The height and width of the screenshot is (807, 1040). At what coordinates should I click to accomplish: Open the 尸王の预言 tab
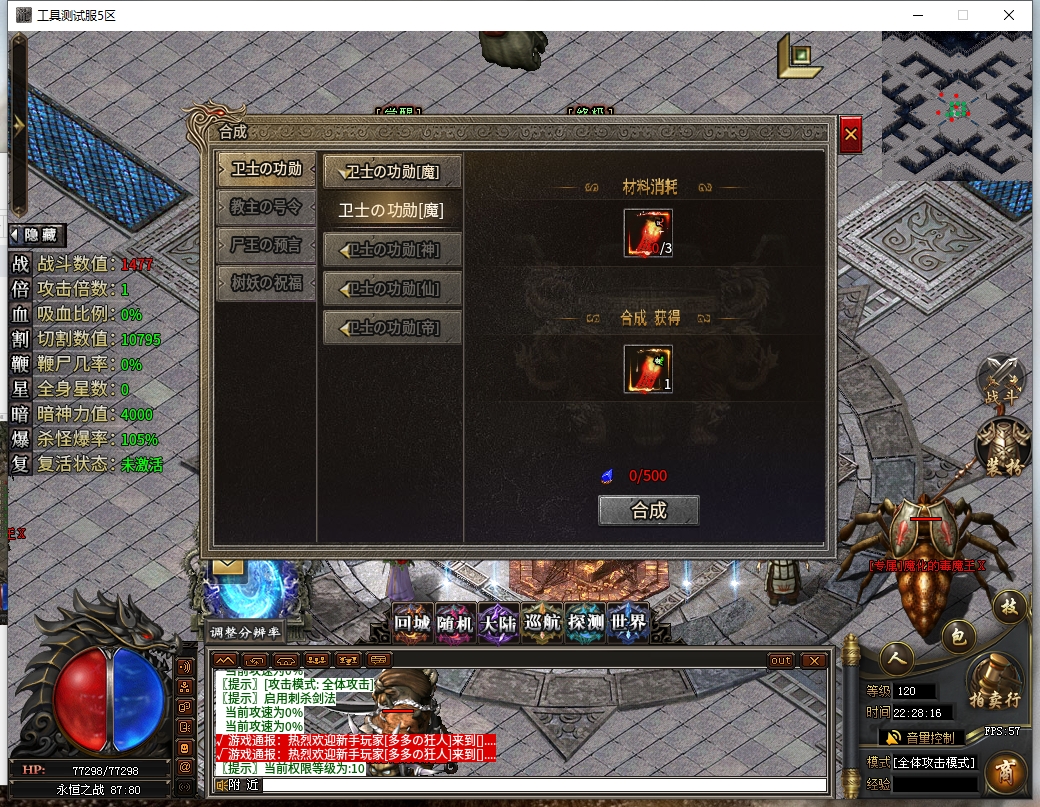point(266,244)
